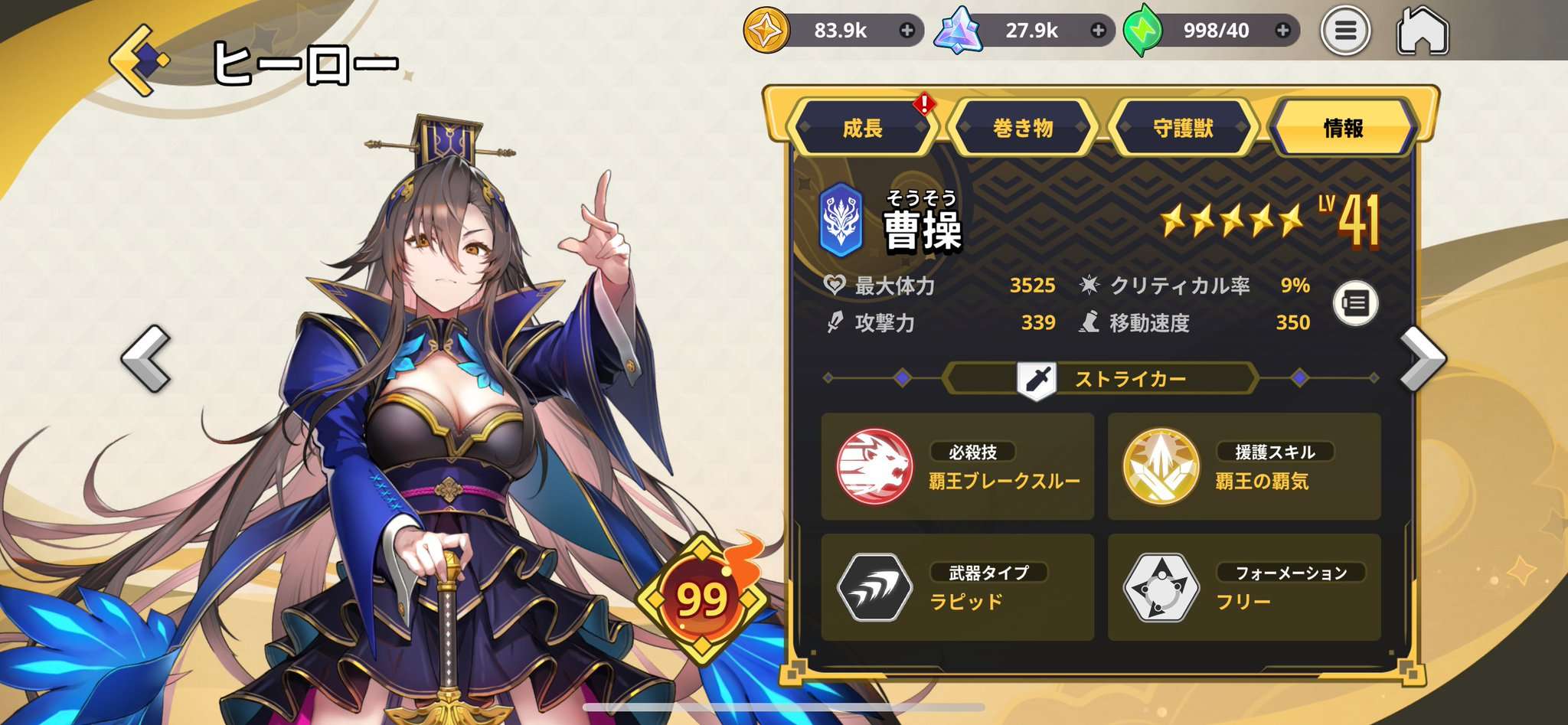Tap the blue faction emblem
Viewport: 1568px width, 725px height.
(841, 220)
